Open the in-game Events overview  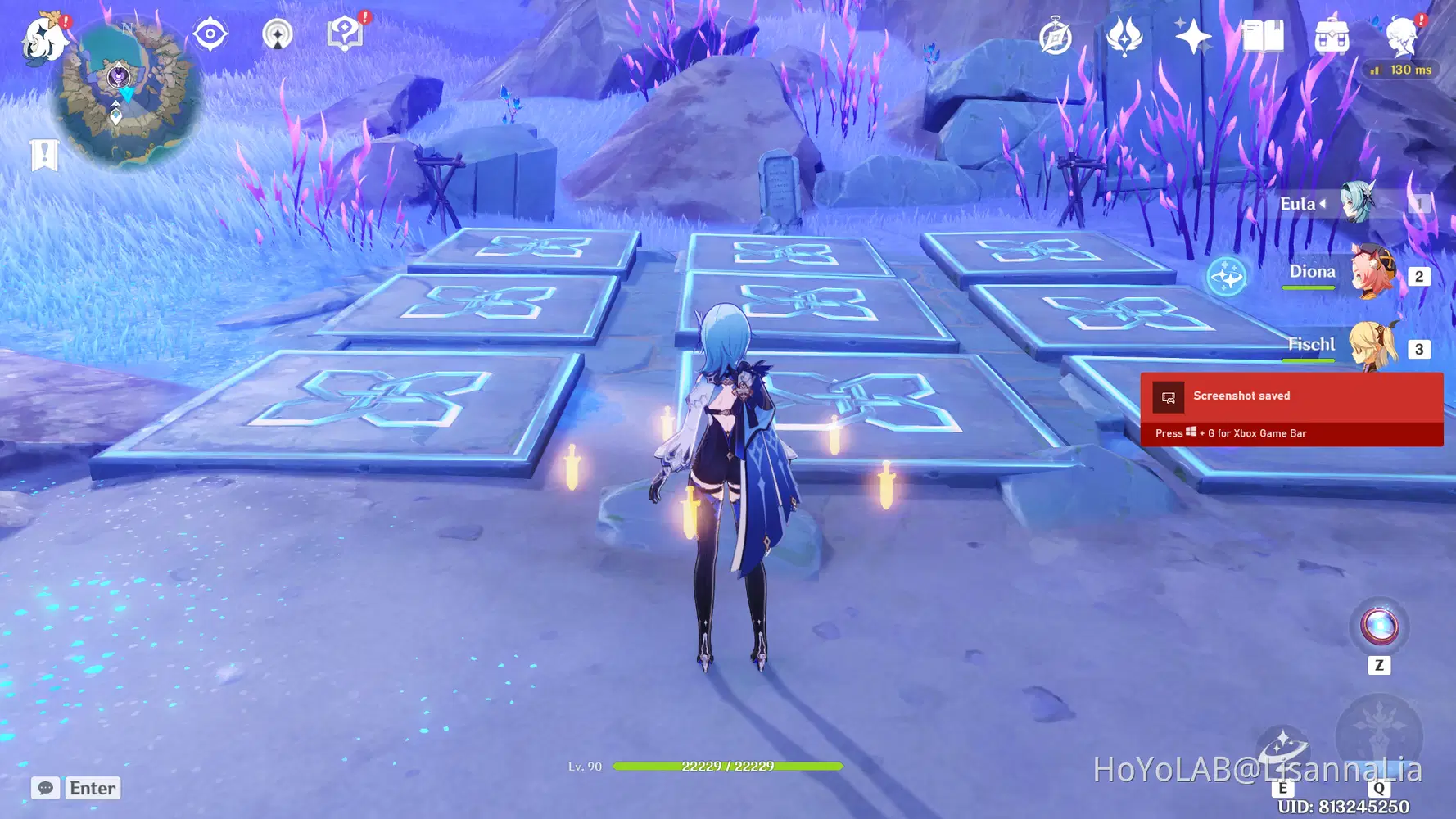click(x=1055, y=34)
